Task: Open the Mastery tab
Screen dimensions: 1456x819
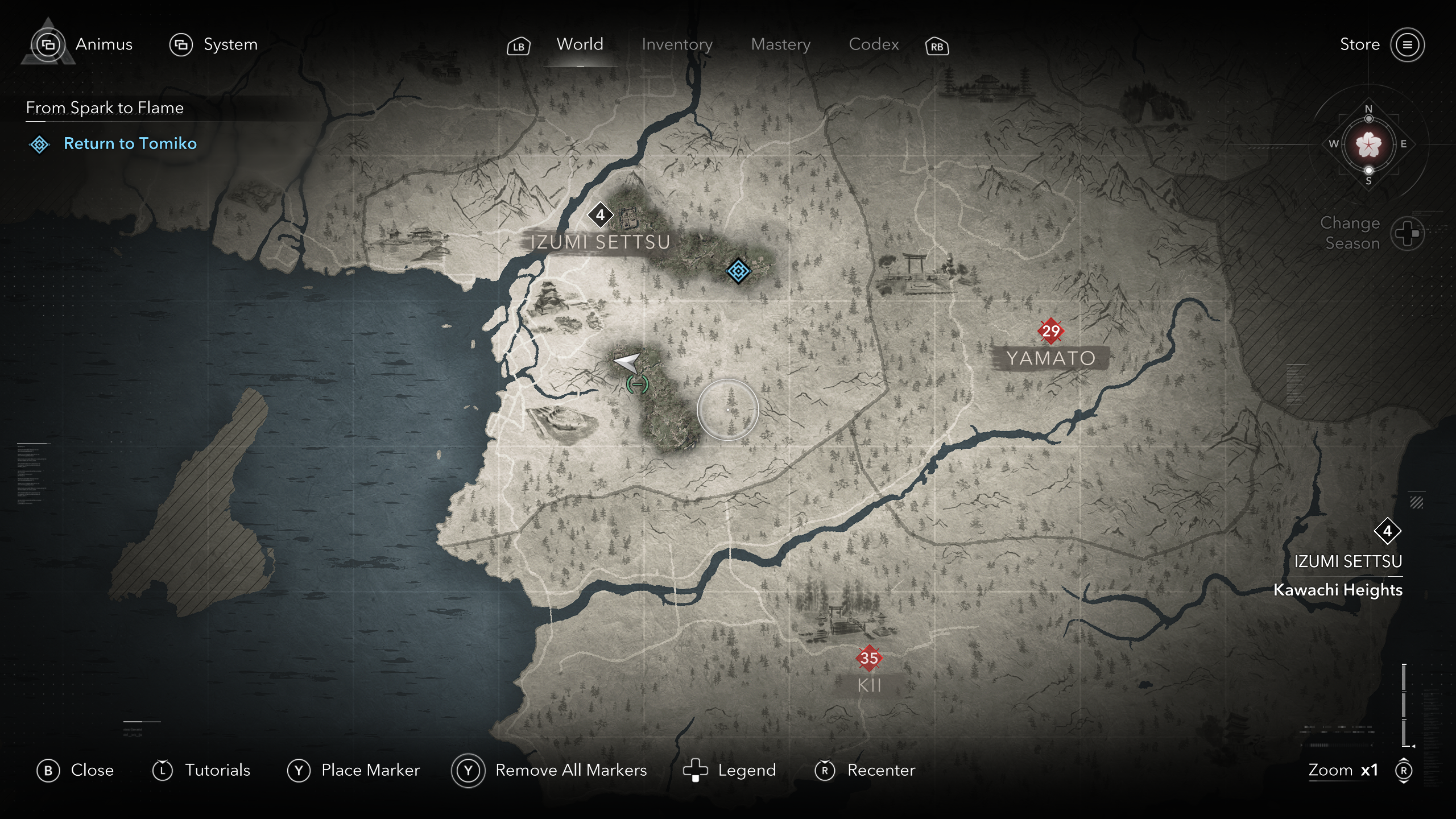Action: pos(780,44)
